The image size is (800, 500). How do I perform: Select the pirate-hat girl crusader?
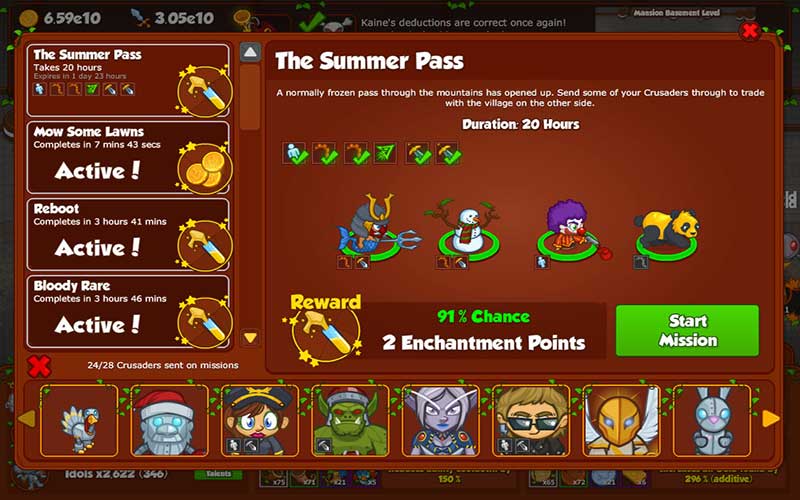[260, 420]
